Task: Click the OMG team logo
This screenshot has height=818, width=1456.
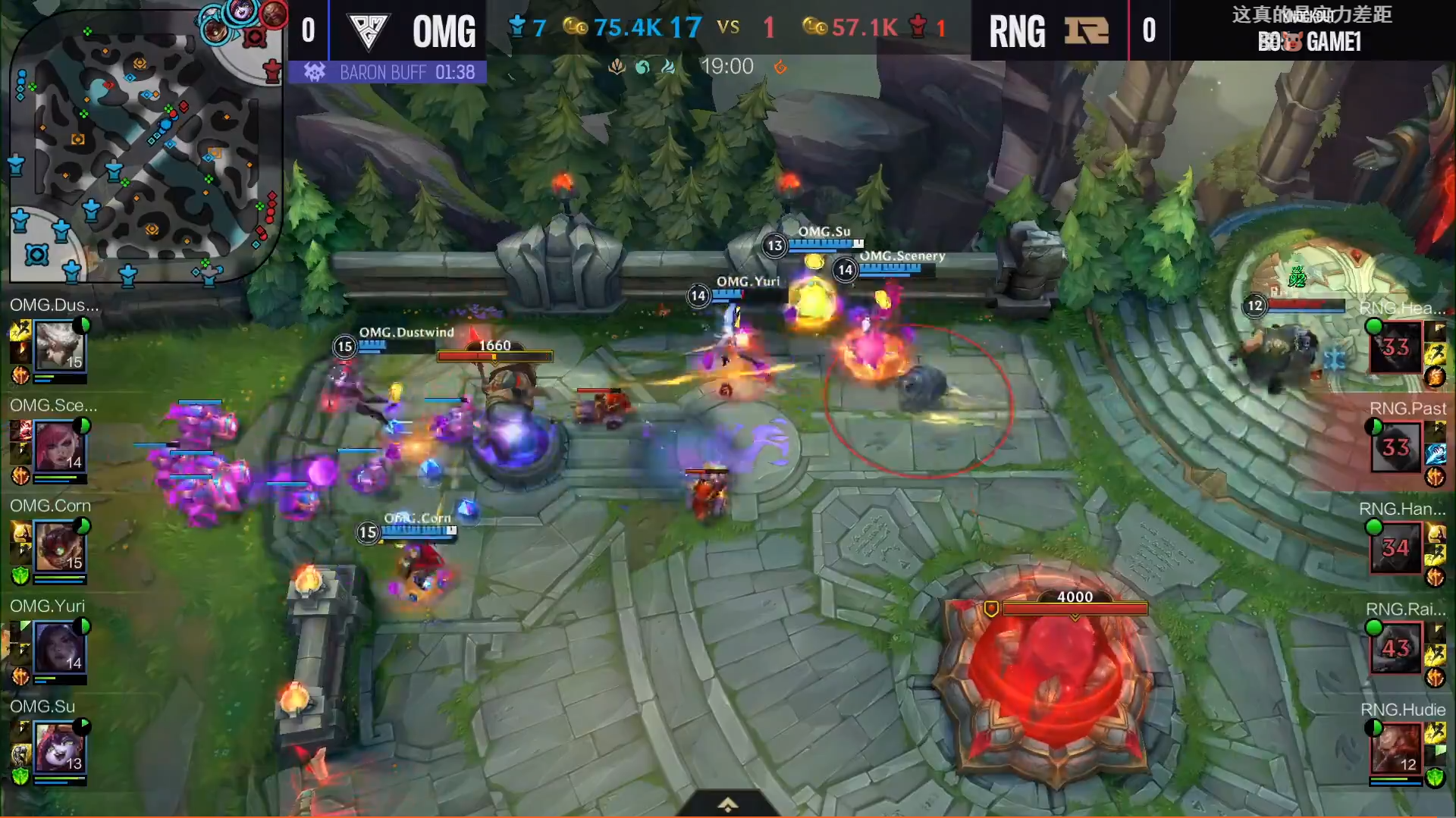Action: pyautogui.click(x=369, y=31)
